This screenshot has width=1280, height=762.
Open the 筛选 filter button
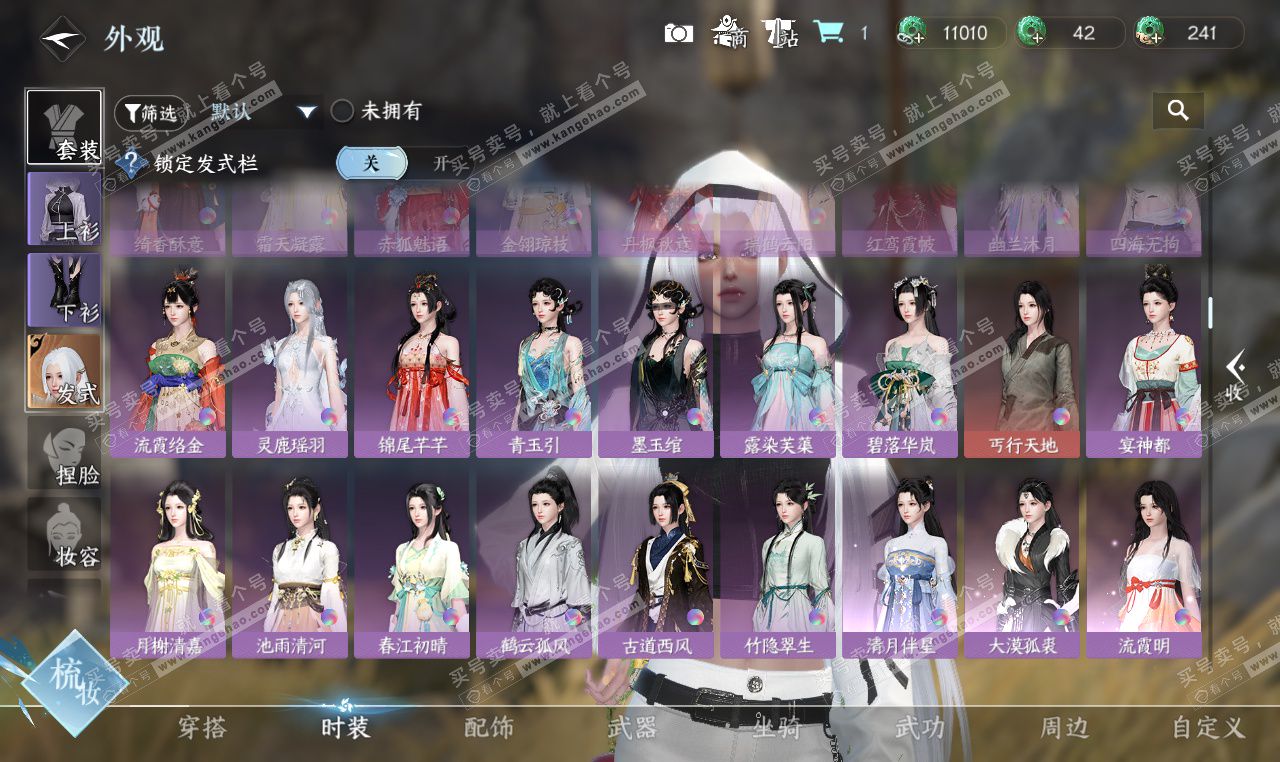[x=150, y=112]
